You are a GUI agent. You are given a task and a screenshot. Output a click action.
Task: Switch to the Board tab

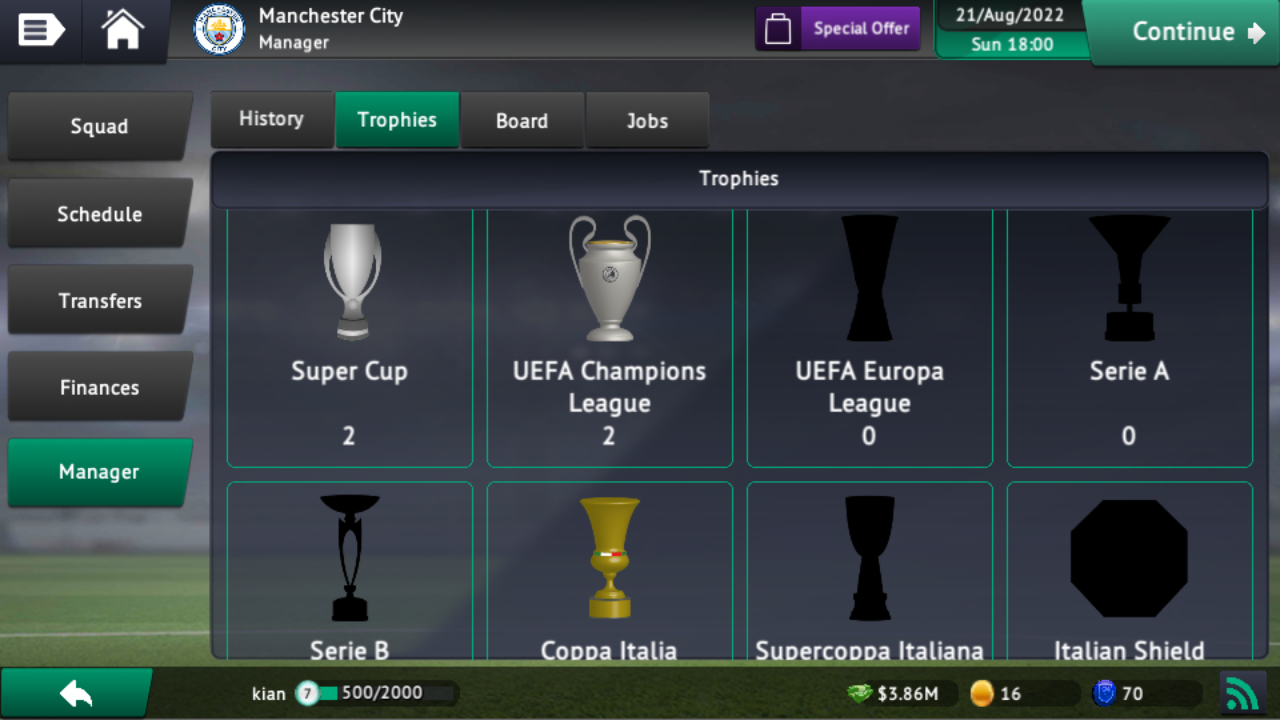521,120
